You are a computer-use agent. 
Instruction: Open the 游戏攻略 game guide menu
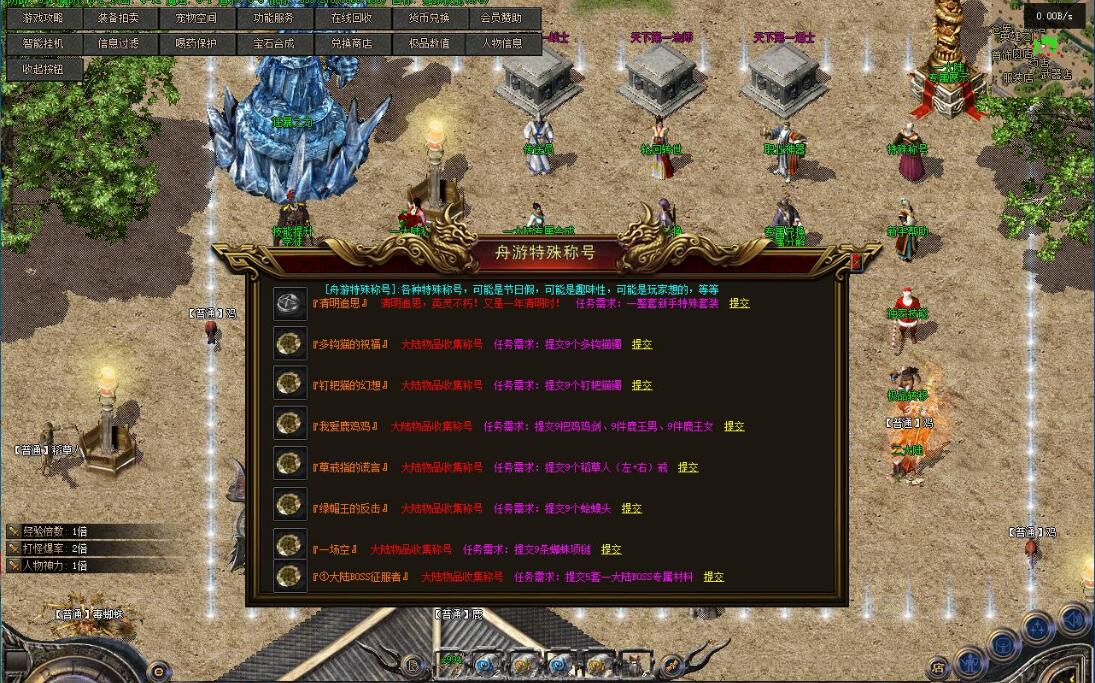click(x=43, y=19)
